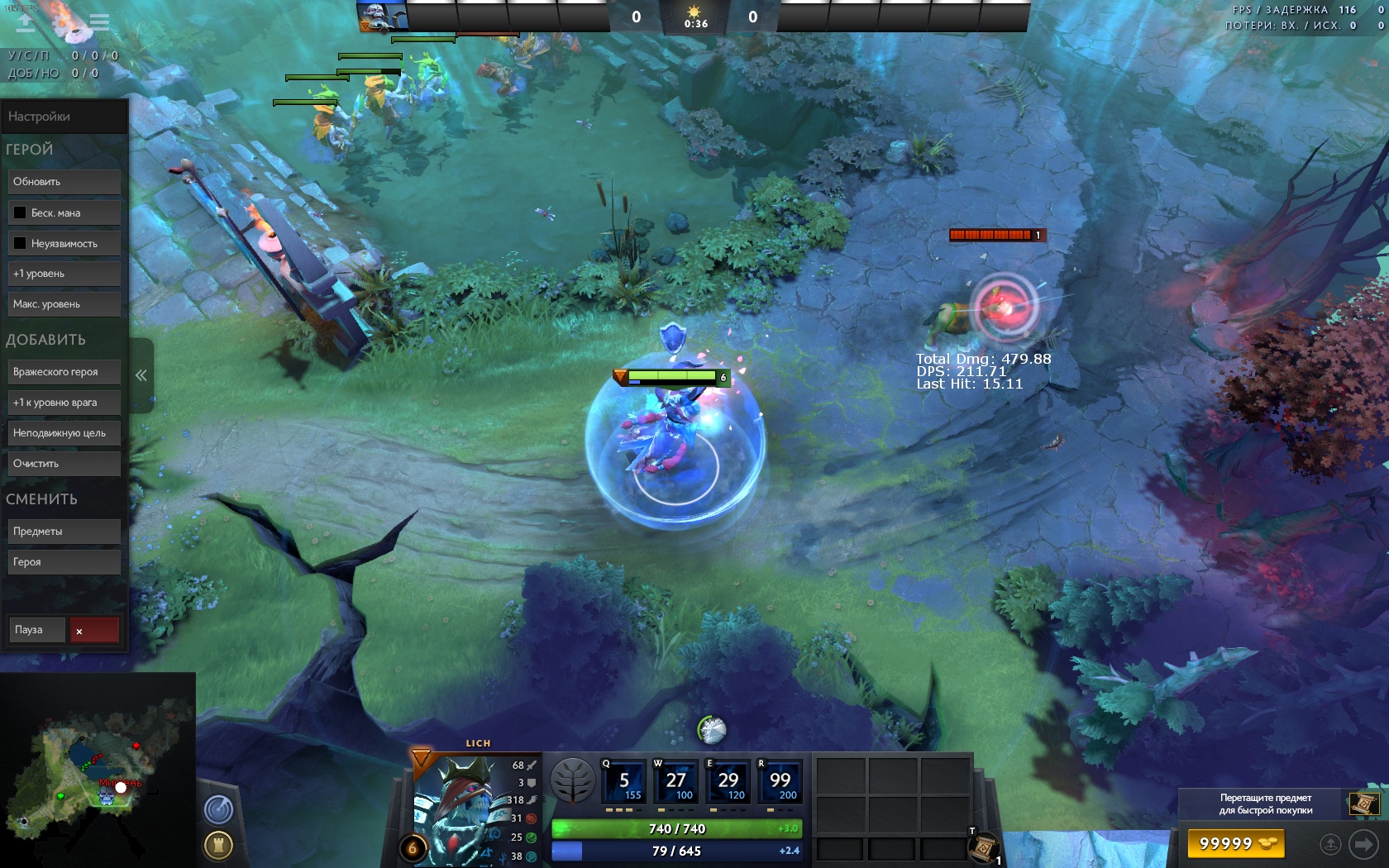The image size is (1389, 868).
Task: Toggle the Беск. мана checkbox
Action: [x=20, y=212]
